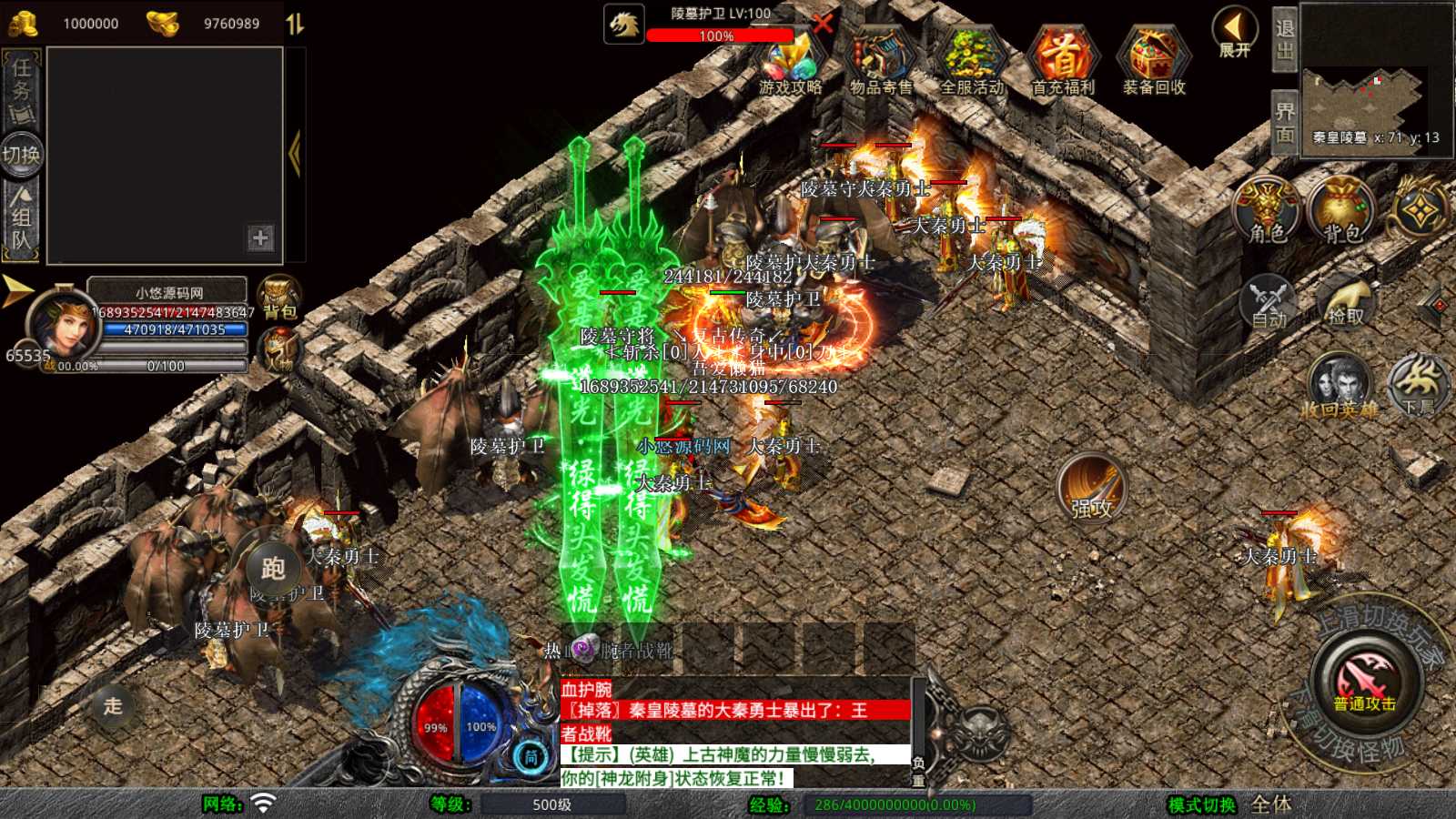Viewport: 1456px width, 819px height.
Task: Open the 背包 bag beside the 角色 icon
Action: 1340,209
